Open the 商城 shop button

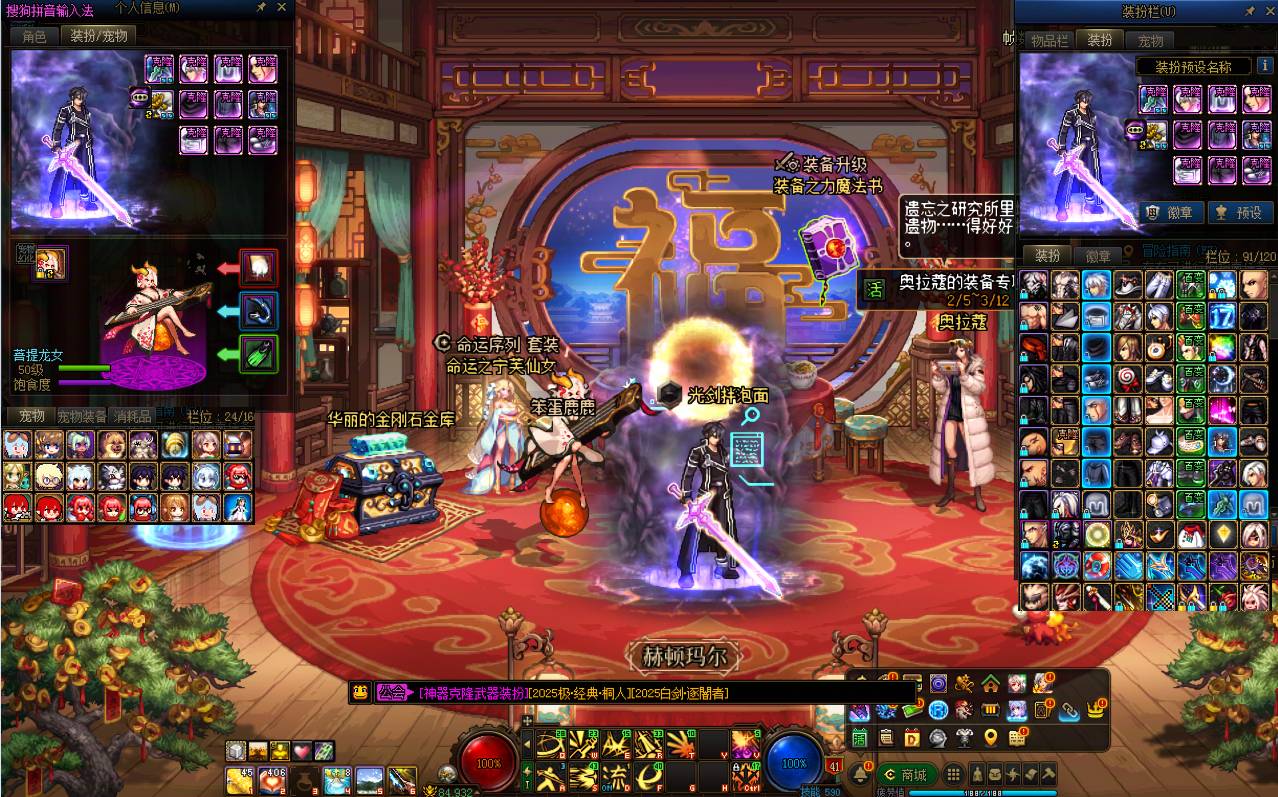pyautogui.click(x=904, y=775)
